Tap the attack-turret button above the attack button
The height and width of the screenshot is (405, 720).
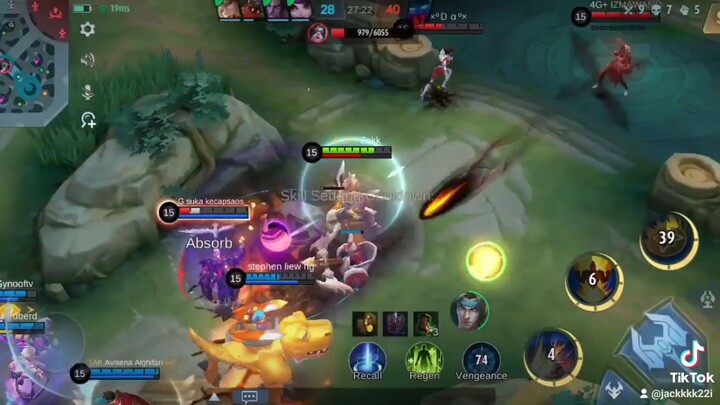(x=707, y=299)
